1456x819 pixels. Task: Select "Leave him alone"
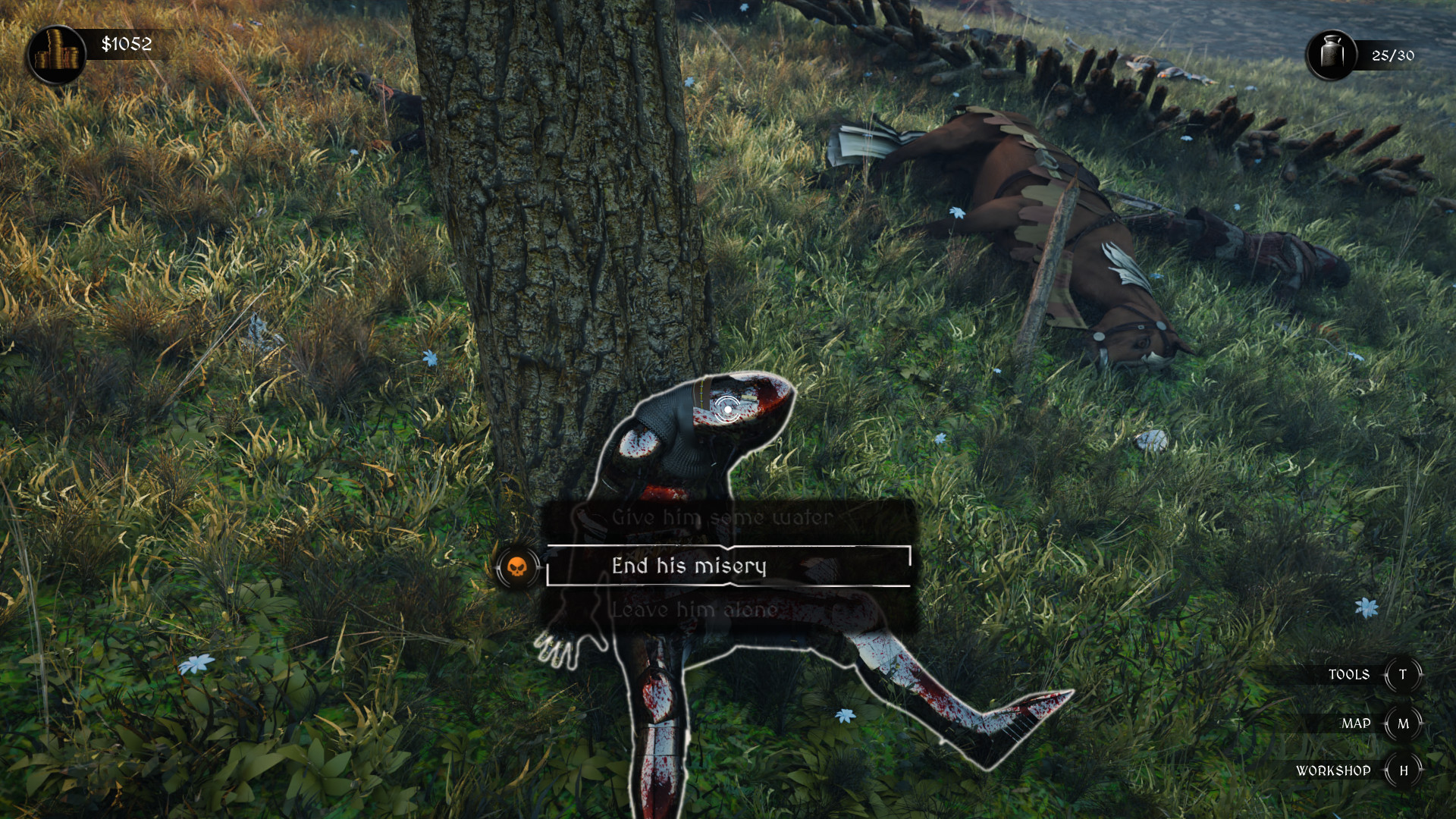tap(694, 608)
